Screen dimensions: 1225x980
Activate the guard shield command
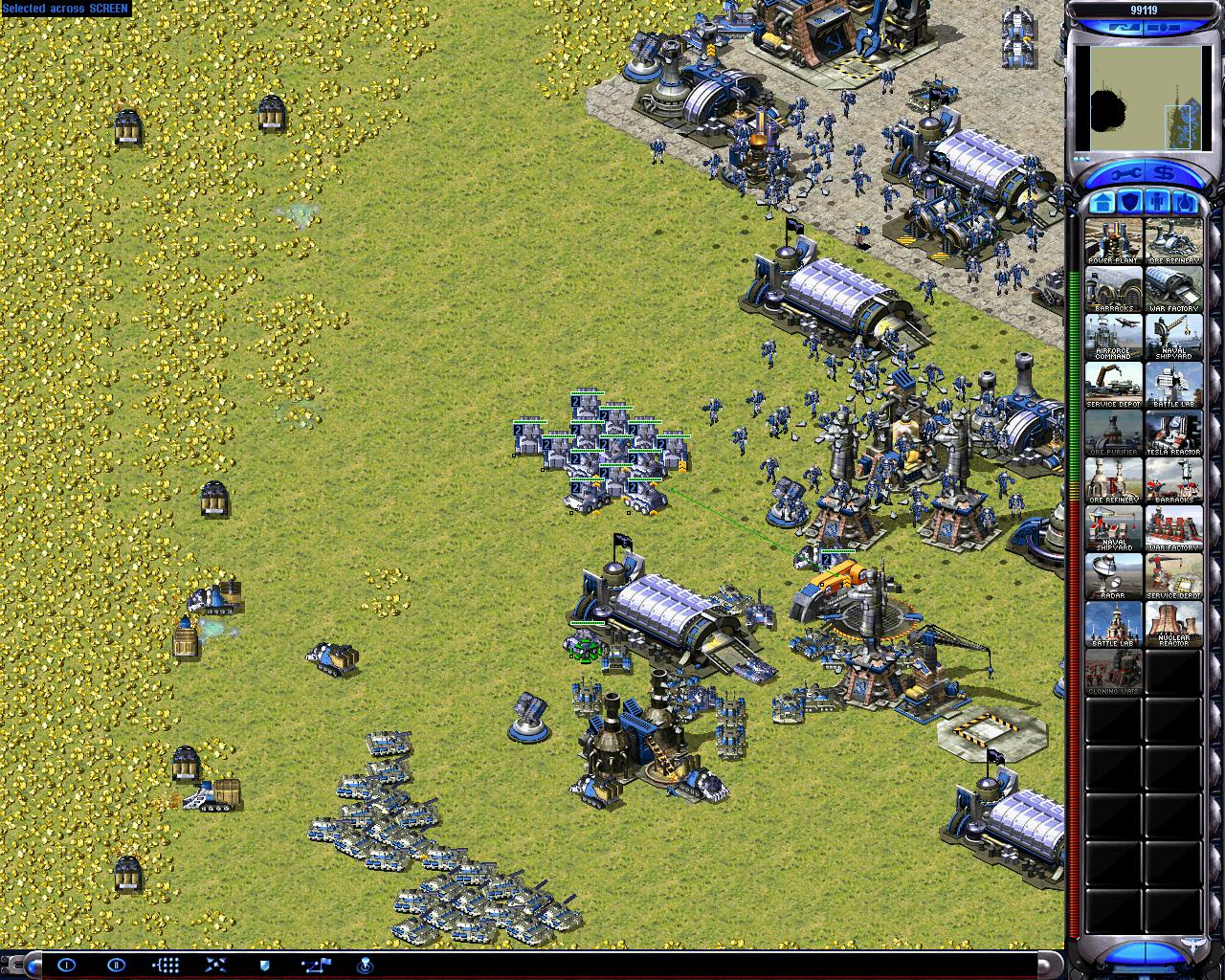tap(265, 965)
